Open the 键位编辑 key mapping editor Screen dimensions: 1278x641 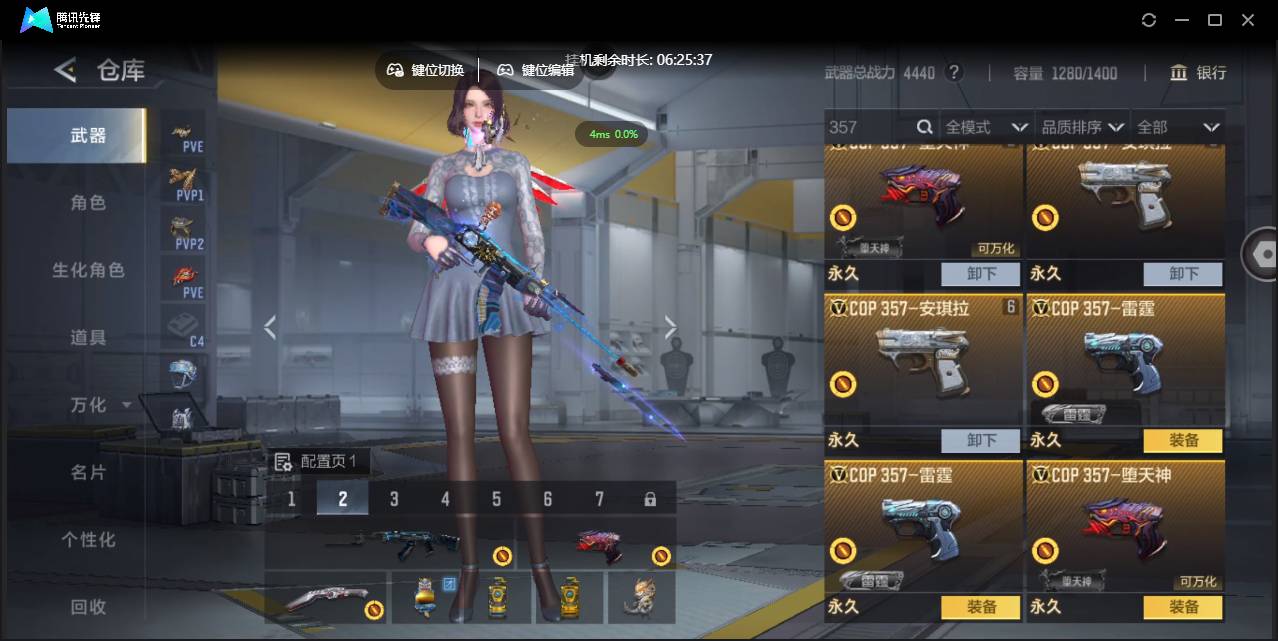536,70
